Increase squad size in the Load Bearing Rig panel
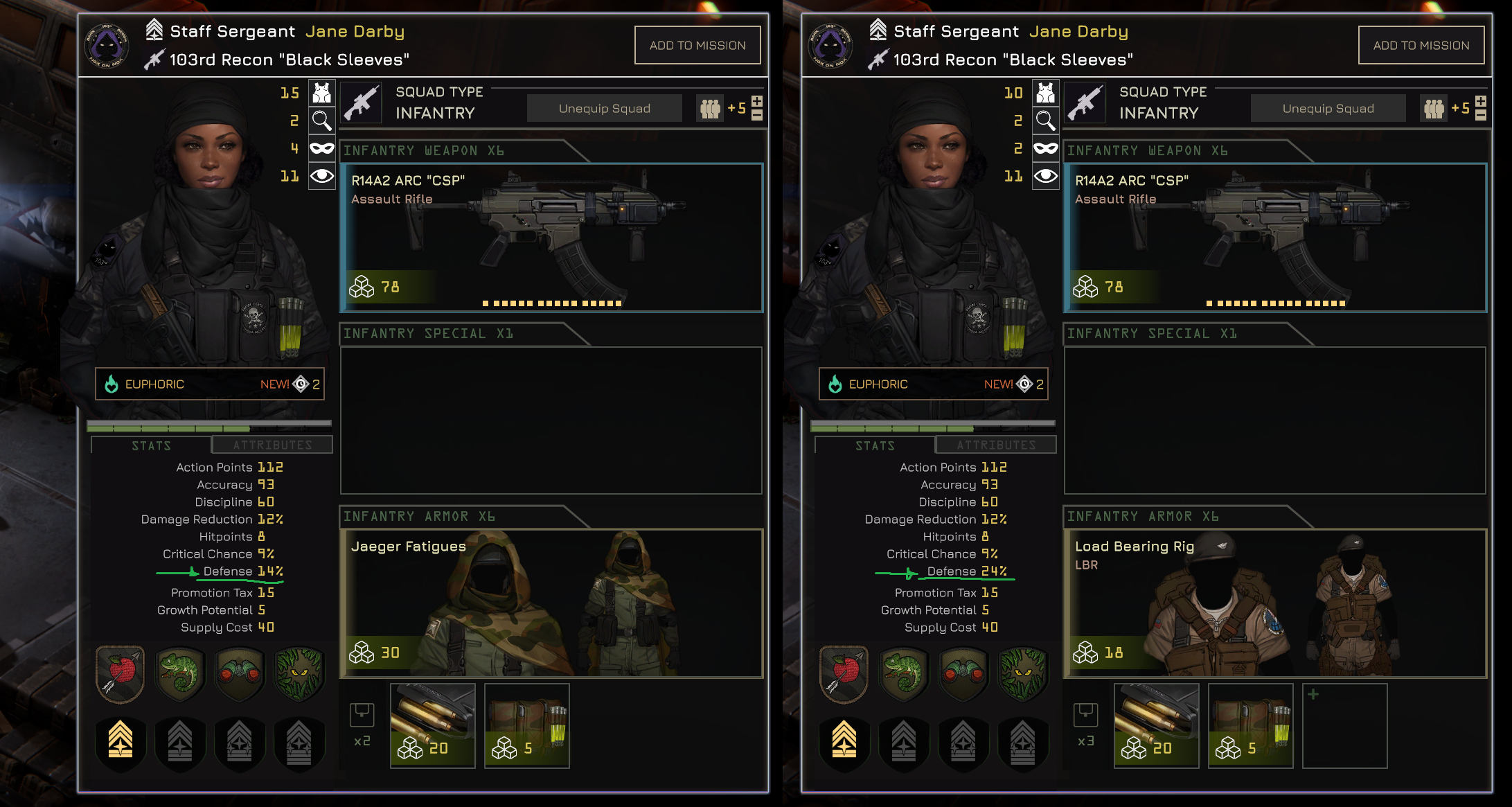Viewport: 1512px width, 807px height. (1481, 101)
